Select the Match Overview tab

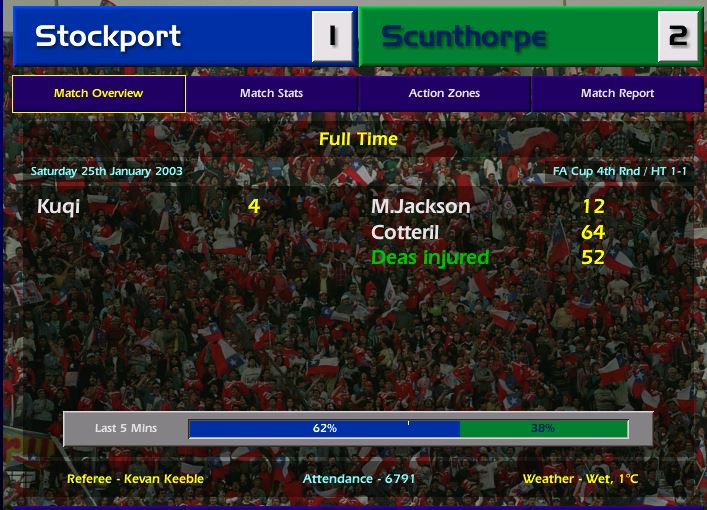98,93
